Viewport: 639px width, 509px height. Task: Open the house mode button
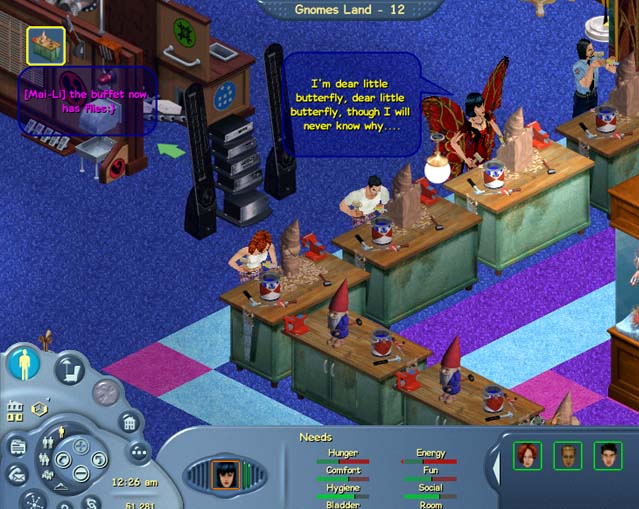point(129,423)
